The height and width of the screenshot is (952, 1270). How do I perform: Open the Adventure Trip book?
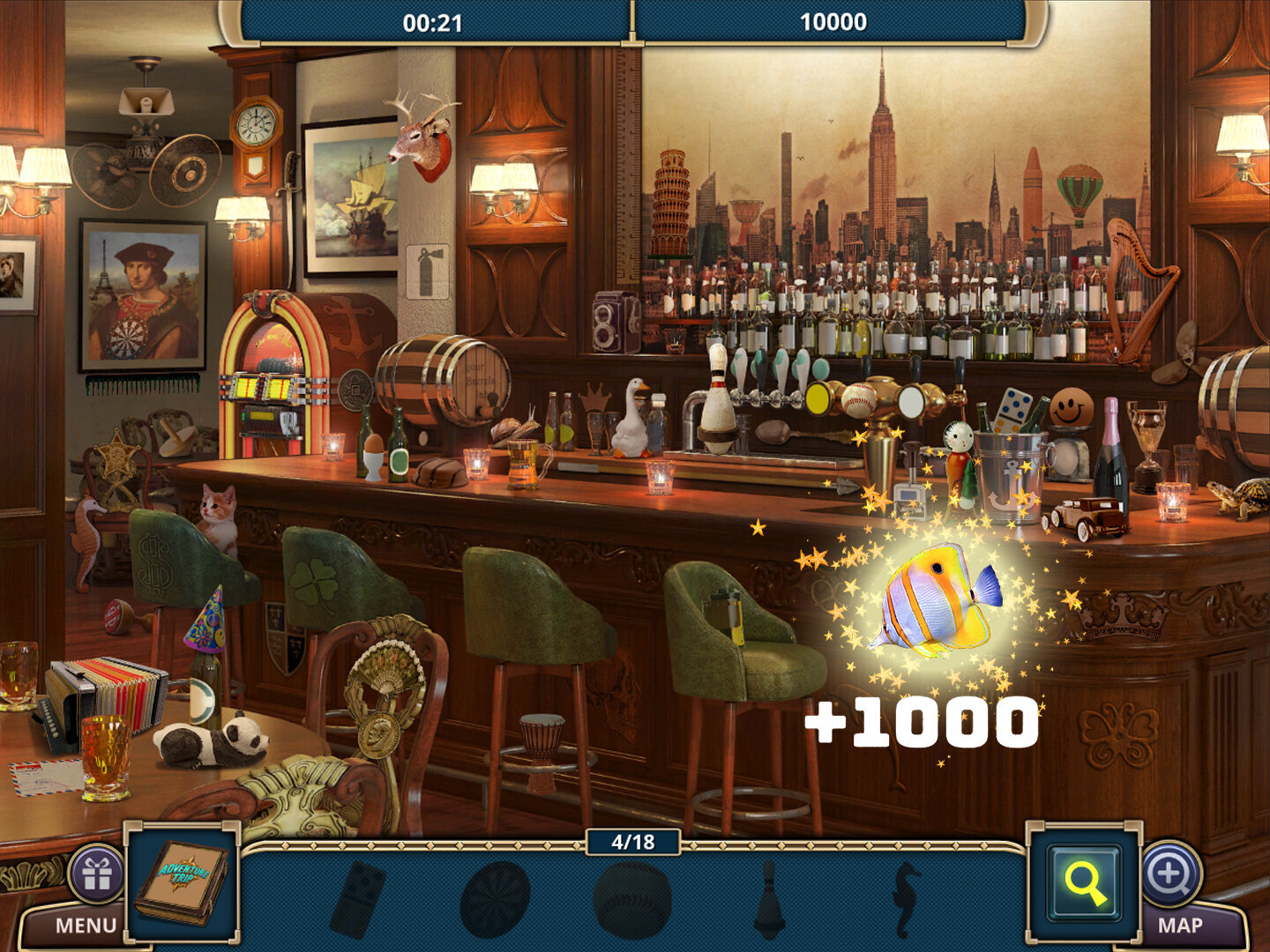(183, 881)
